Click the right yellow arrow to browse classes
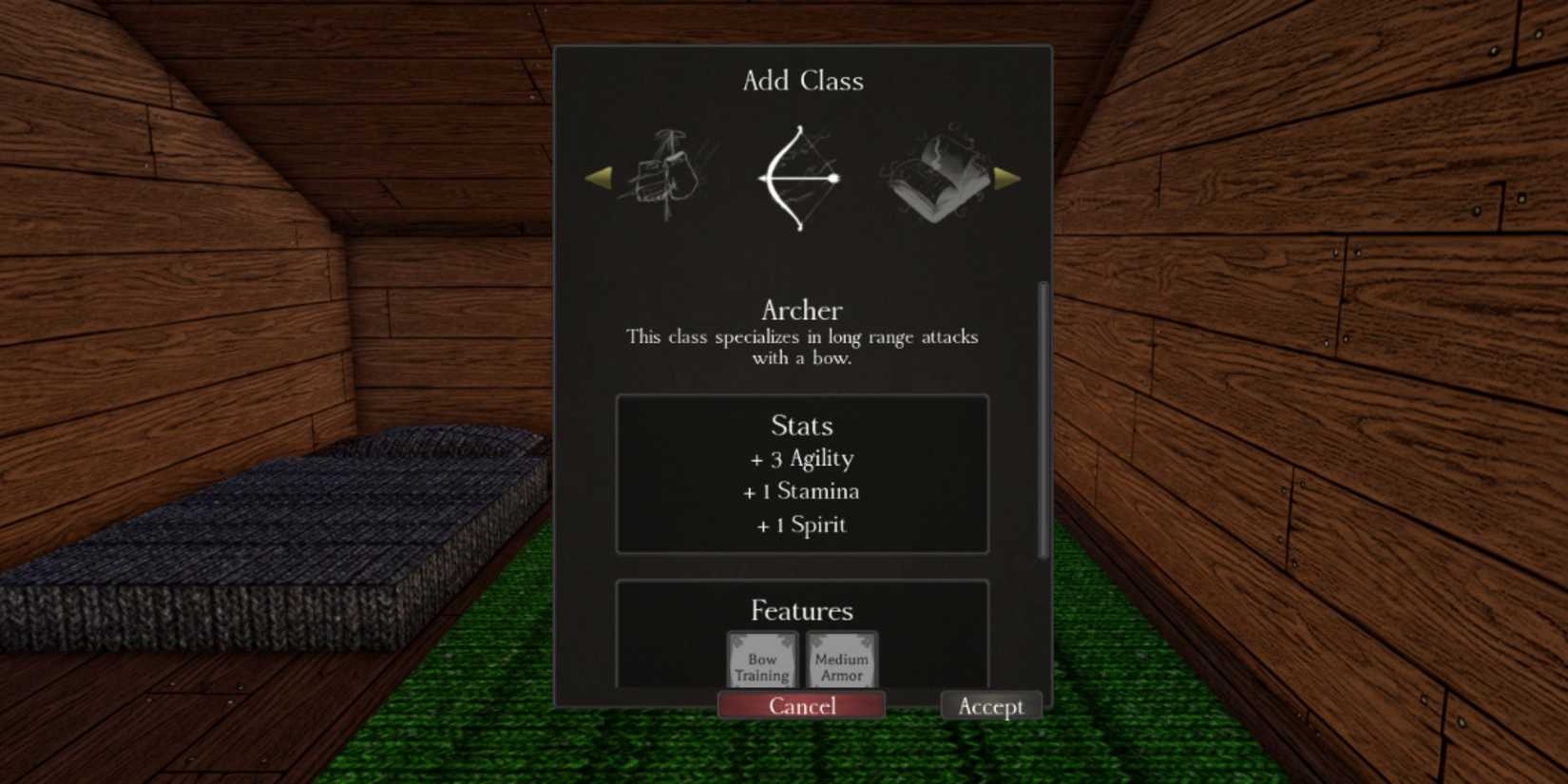This screenshot has width=1568, height=784. (1005, 179)
